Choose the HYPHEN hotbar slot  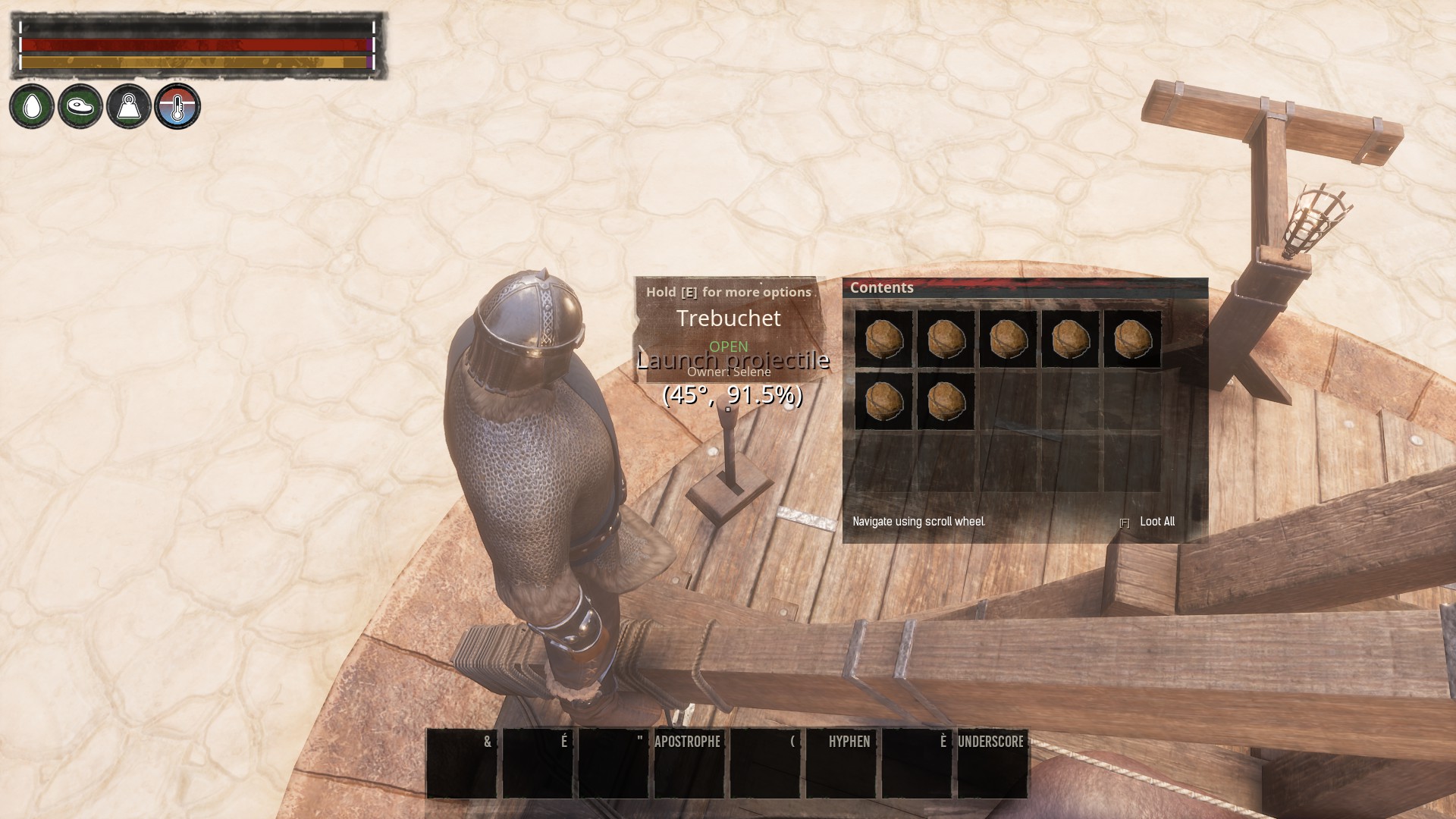pos(840,764)
